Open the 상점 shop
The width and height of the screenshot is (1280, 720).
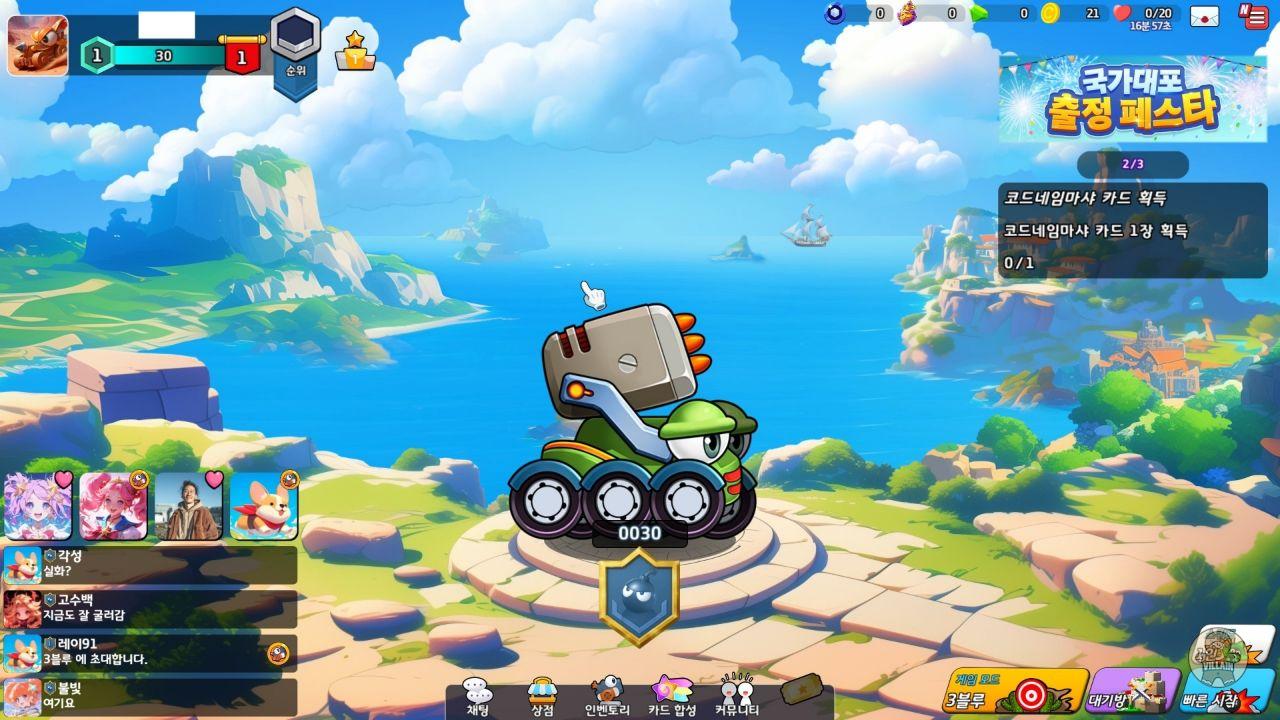(542, 696)
